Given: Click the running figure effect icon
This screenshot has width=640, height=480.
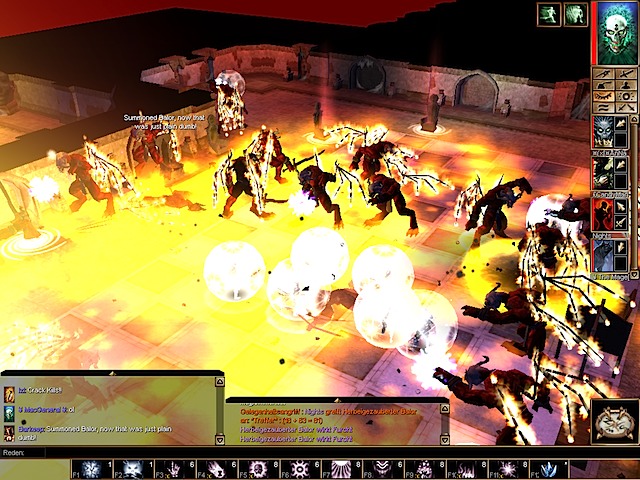Looking at the screenshot, I should tap(548, 14).
